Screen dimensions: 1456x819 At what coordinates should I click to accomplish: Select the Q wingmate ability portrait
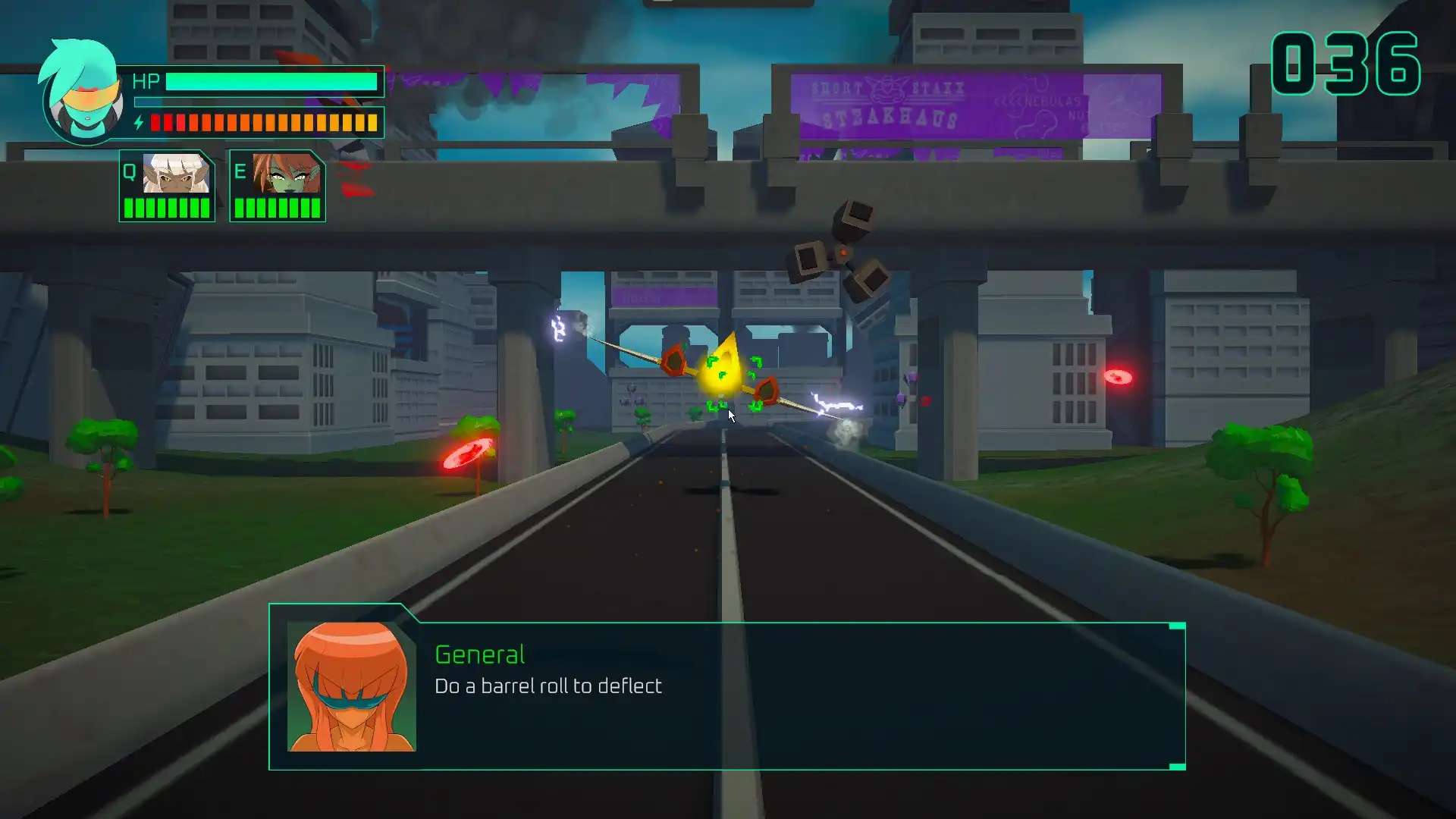[x=168, y=185]
